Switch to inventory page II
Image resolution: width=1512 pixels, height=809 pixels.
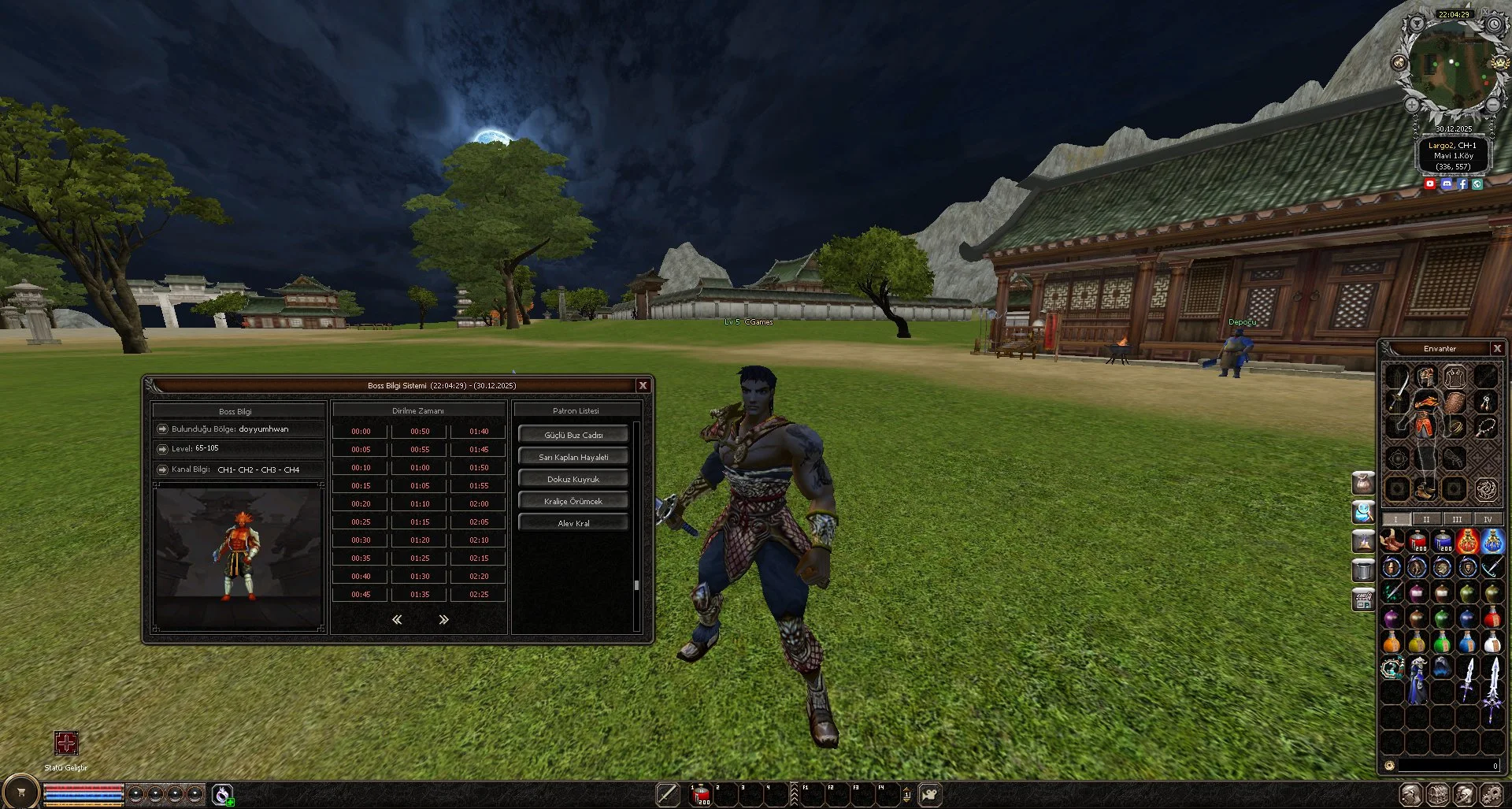pyautogui.click(x=1426, y=519)
